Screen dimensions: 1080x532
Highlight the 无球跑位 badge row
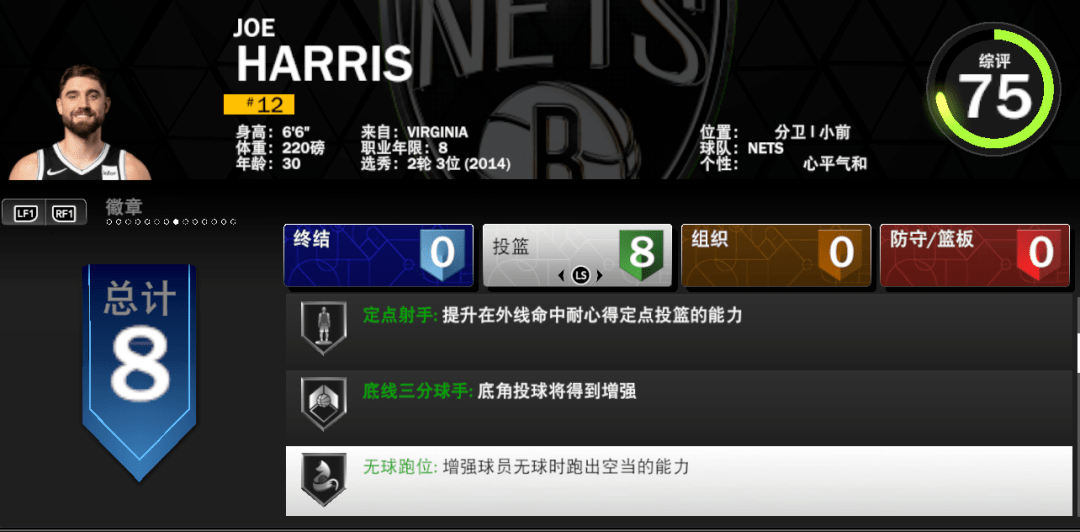pos(680,479)
